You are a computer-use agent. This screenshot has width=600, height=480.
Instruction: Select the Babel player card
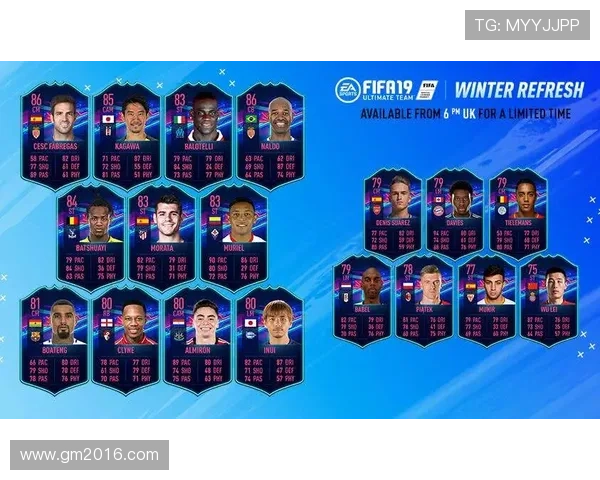[x=362, y=298]
